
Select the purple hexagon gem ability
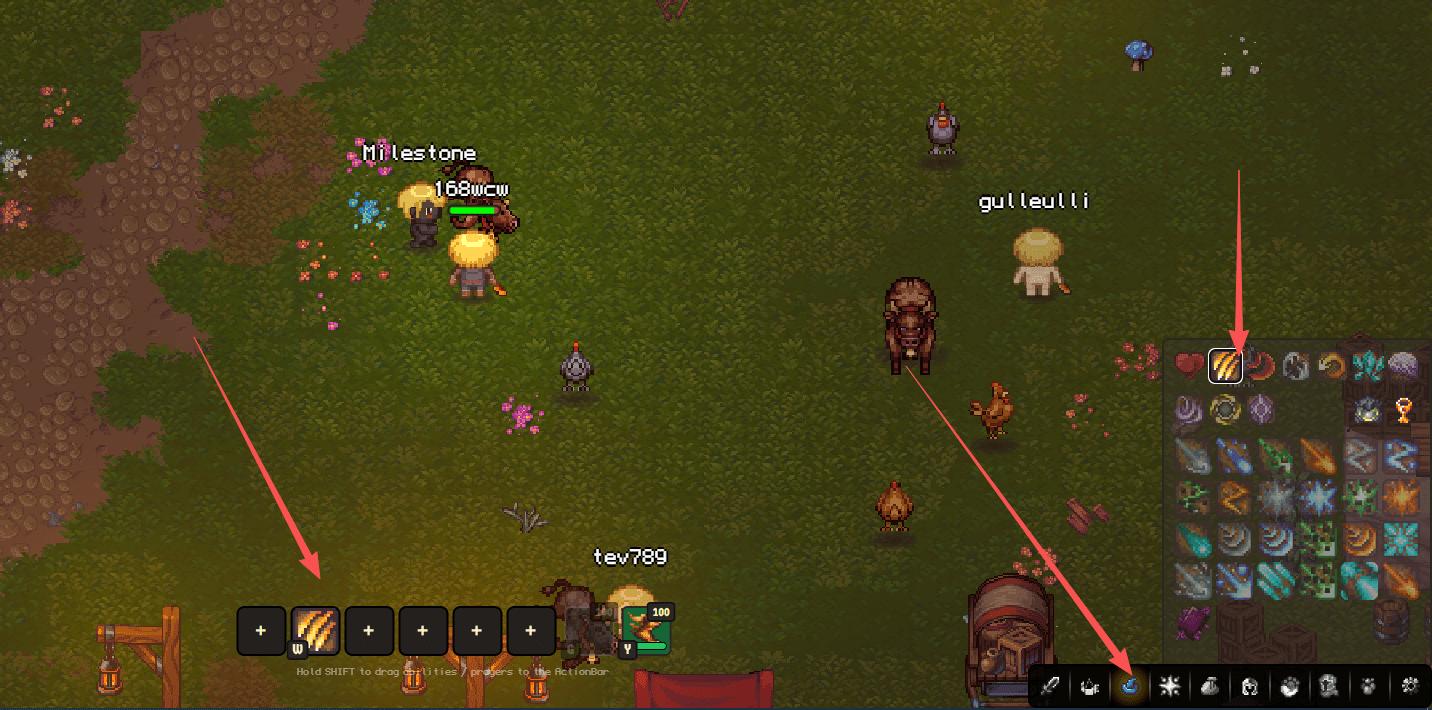1260,409
